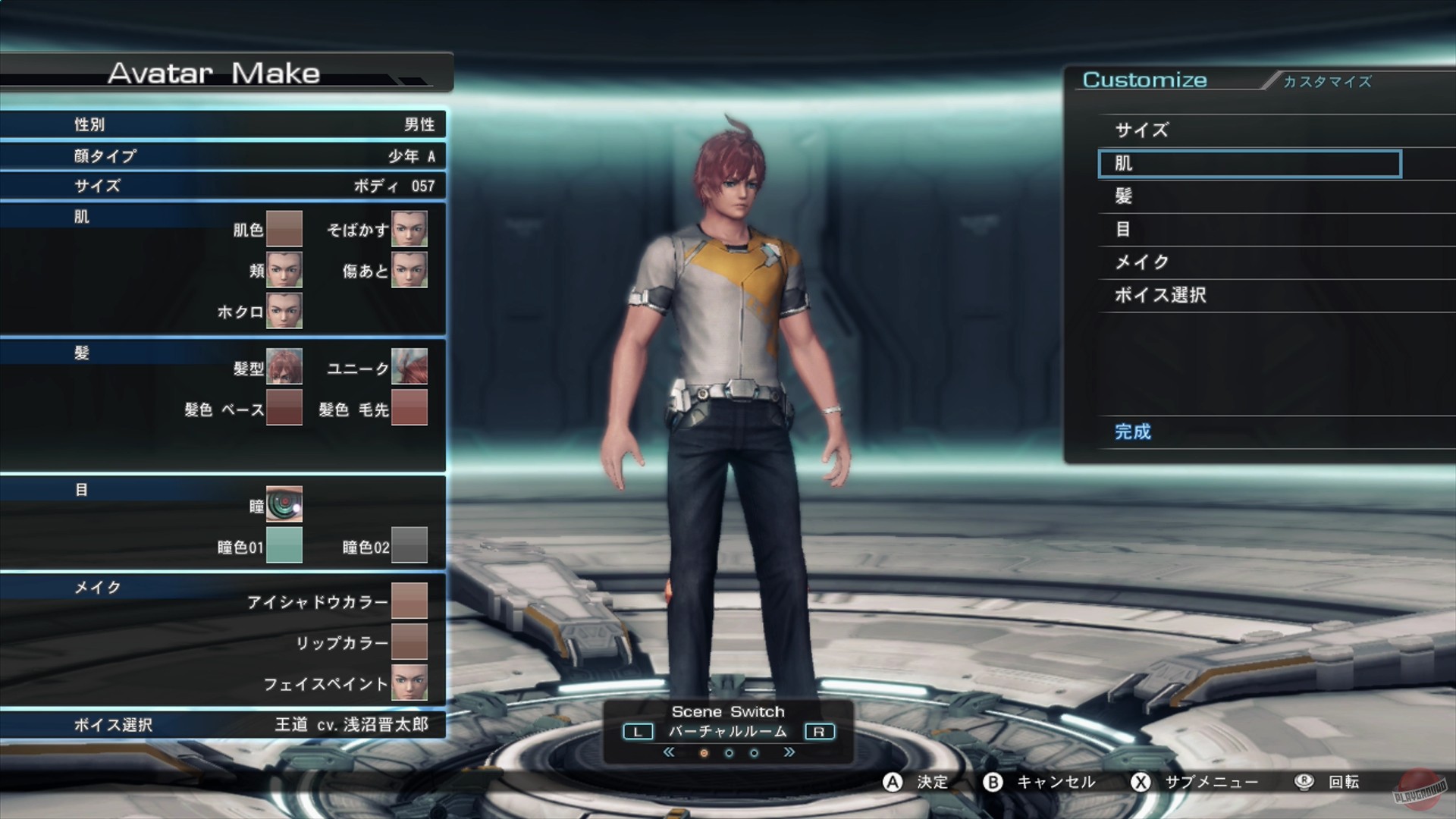Toggle the L scene switch button
Screen dimensions: 1456x819
pyautogui.click(x=638, y=731)
